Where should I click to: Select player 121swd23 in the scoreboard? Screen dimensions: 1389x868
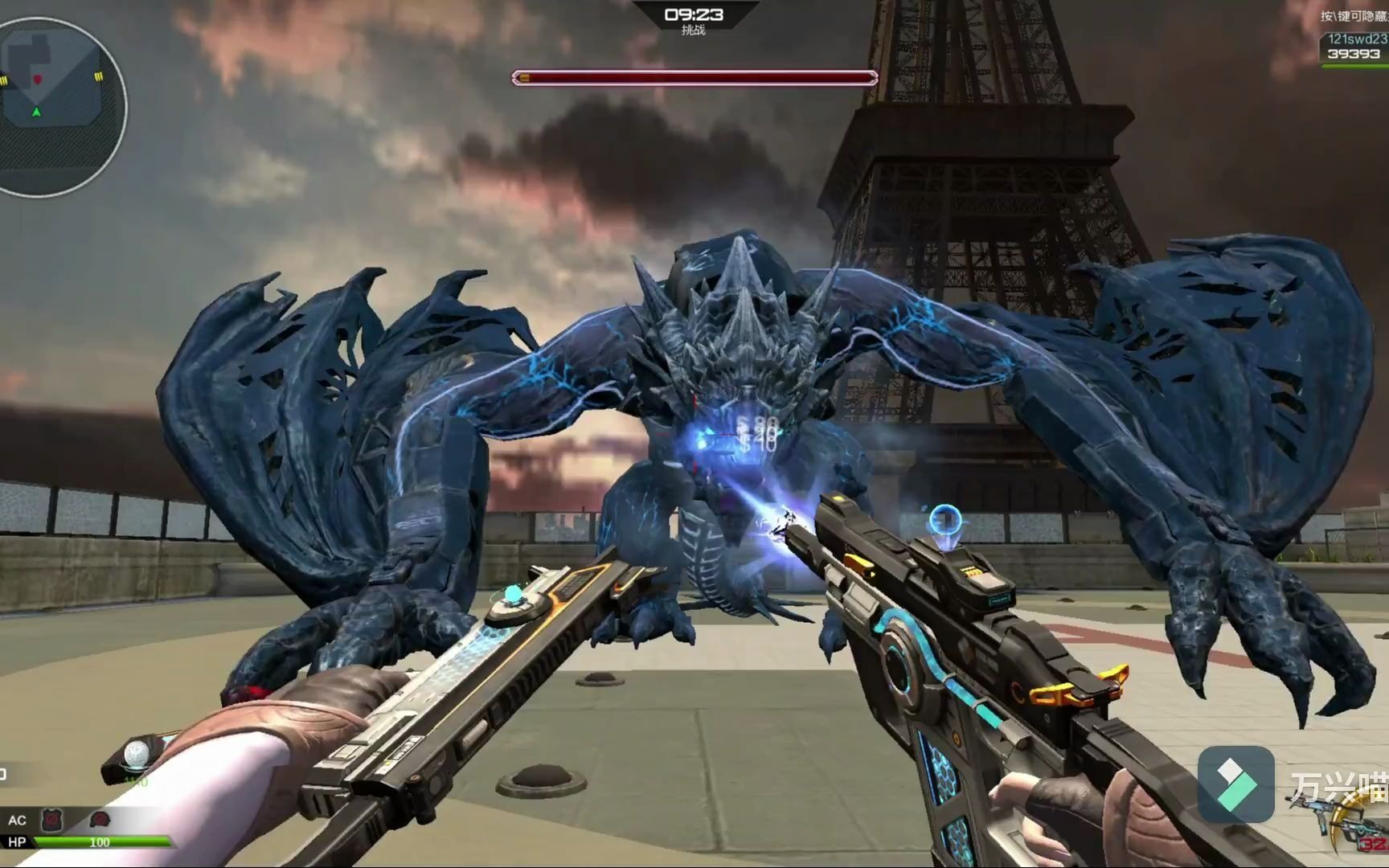pos(1356,39)
